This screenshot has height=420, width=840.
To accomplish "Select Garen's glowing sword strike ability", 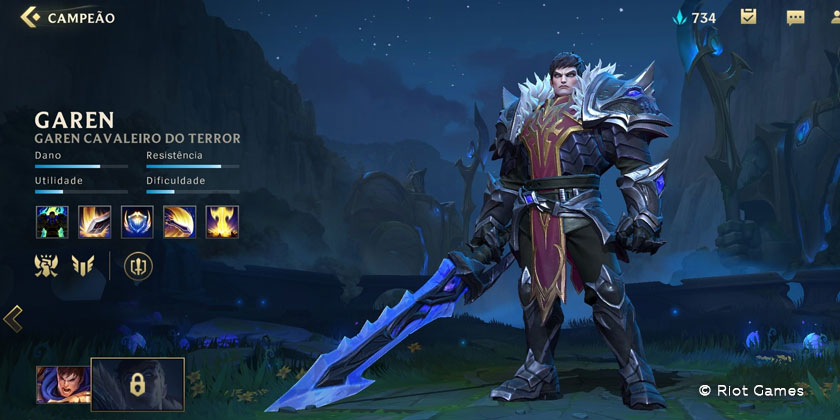I will tap(94, 221).
